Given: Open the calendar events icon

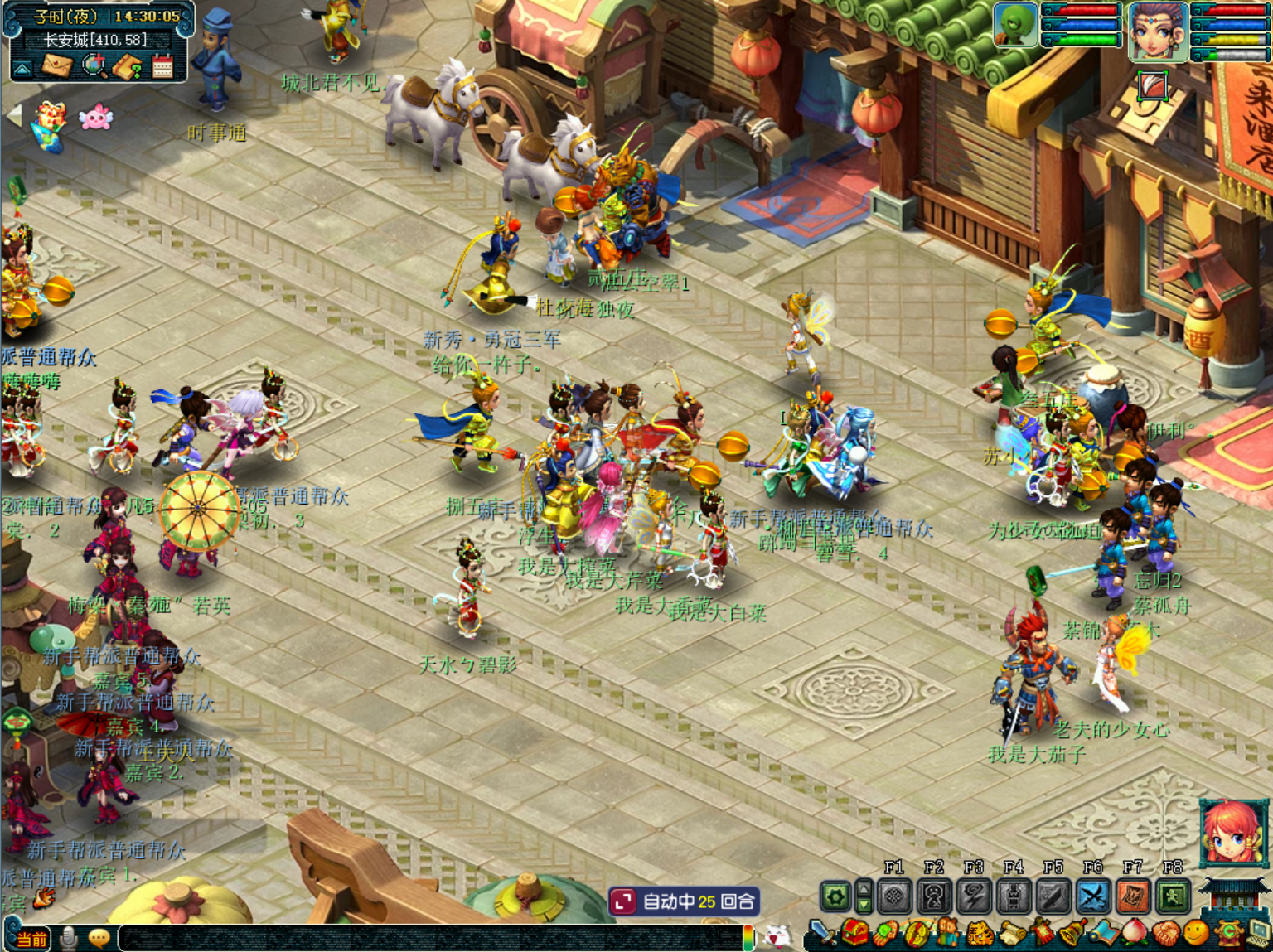Looking at the screenshot, I should click(x=162, y=66).
